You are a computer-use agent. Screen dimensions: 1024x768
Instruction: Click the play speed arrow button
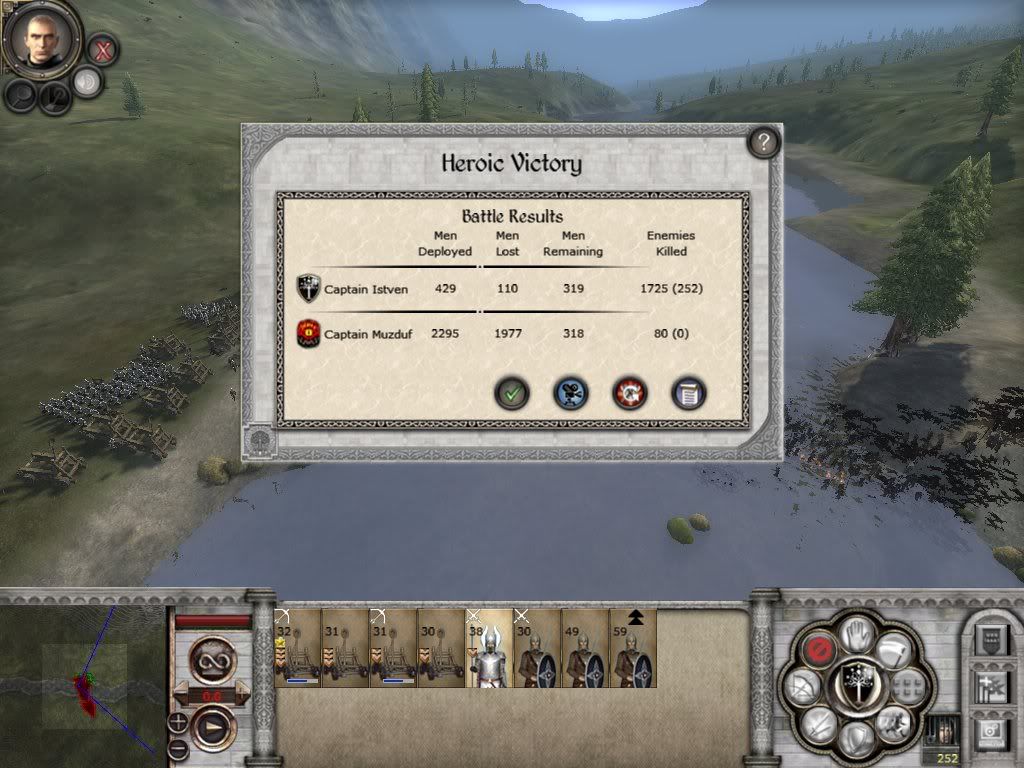tap(212, 726)
